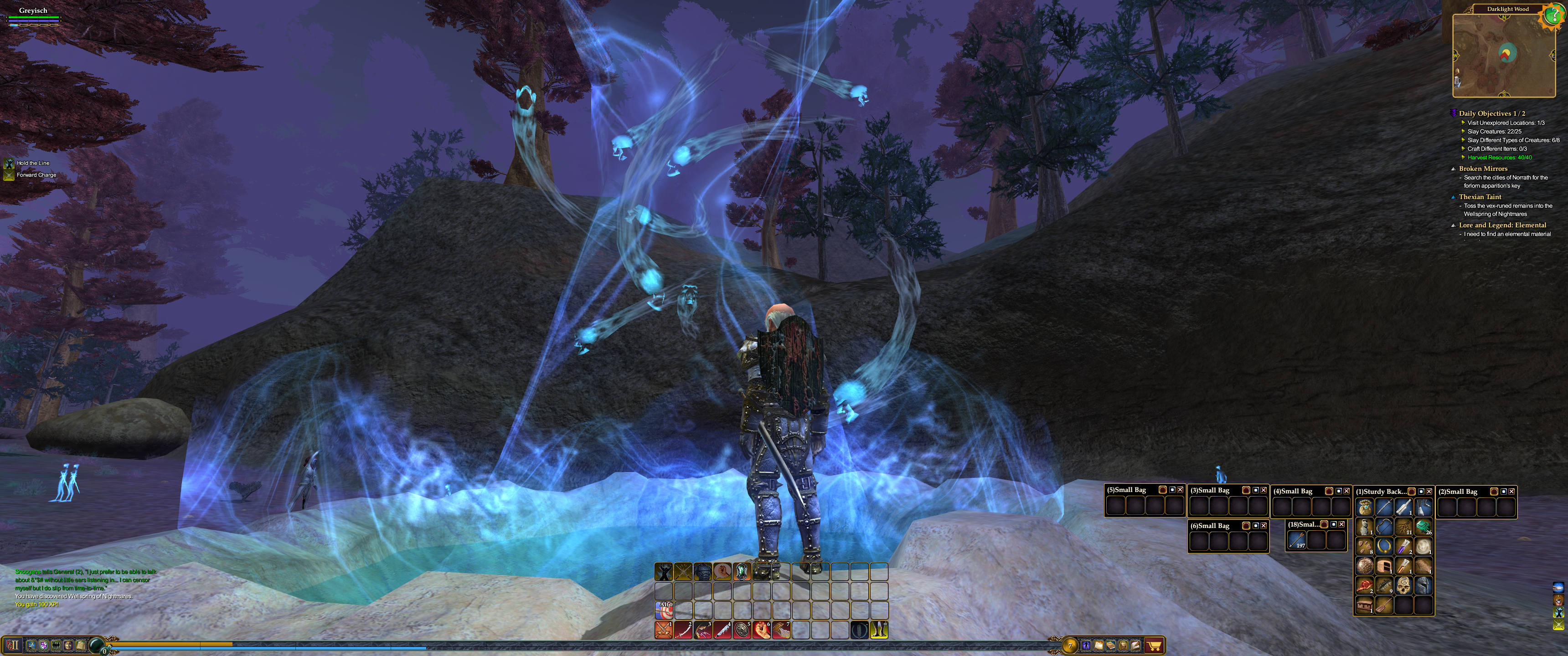Image resolution: width=1568 pixels, height=656 pixels.
Task: Select the Broken Mirrors quest tracker entry
Action: pyautogui.click(x=1483, y=169)
